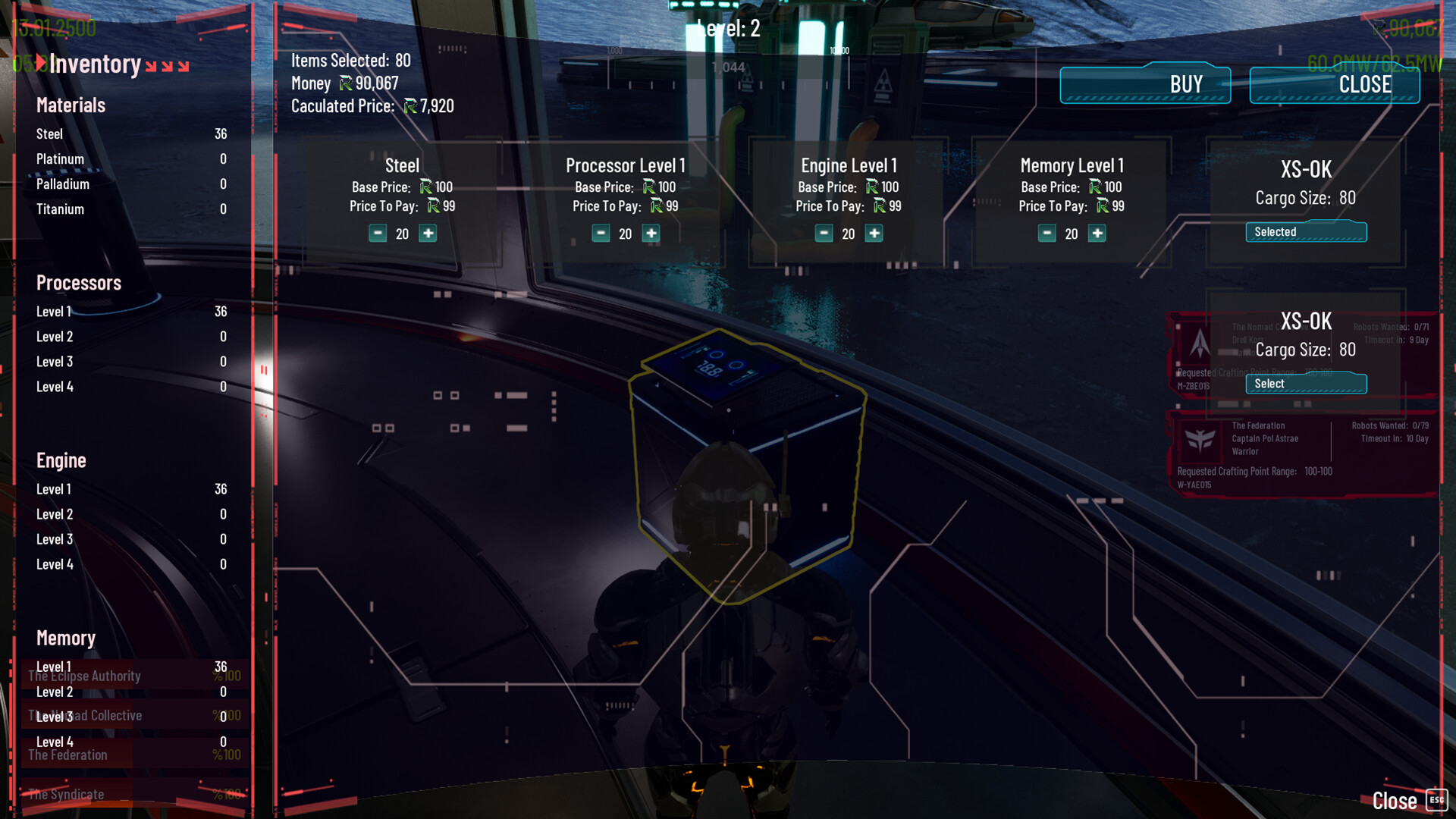Click Select on the Nomad Collective contract
Image resolution: width=1456 pixels, height=819 pixels.
click(1306, 384)
